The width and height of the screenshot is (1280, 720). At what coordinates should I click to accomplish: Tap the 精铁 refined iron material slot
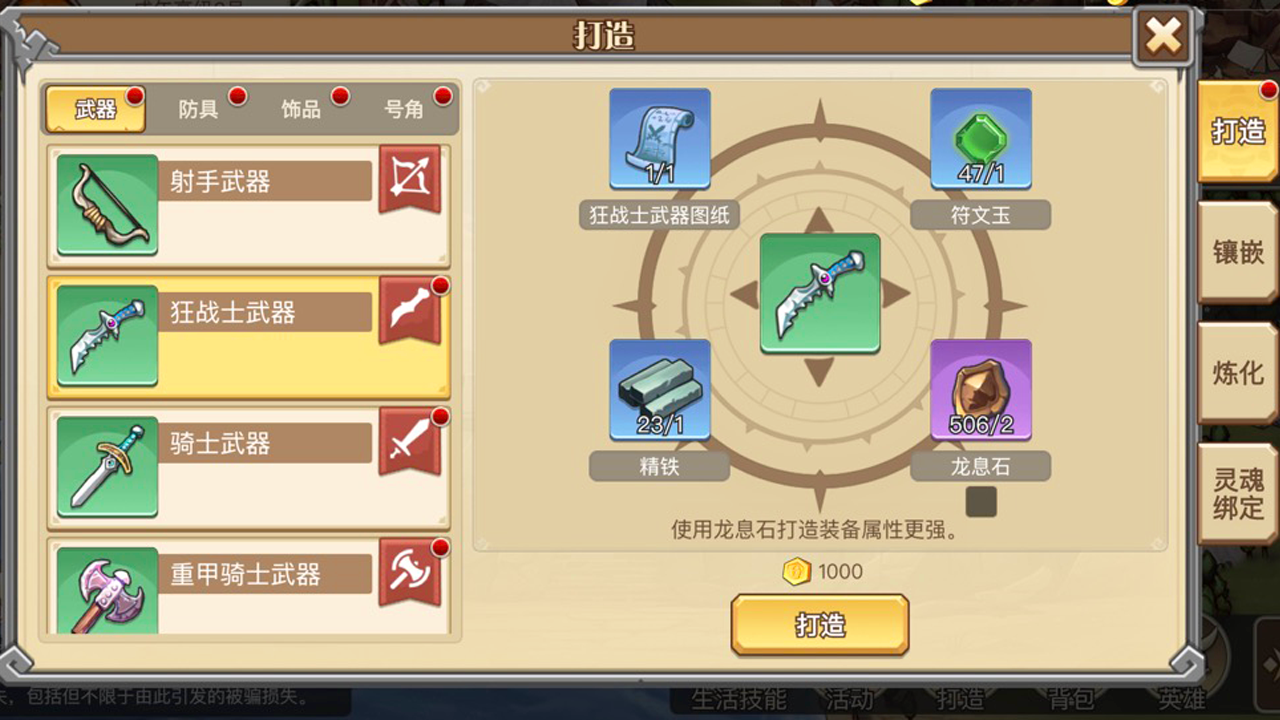point(660,390)
